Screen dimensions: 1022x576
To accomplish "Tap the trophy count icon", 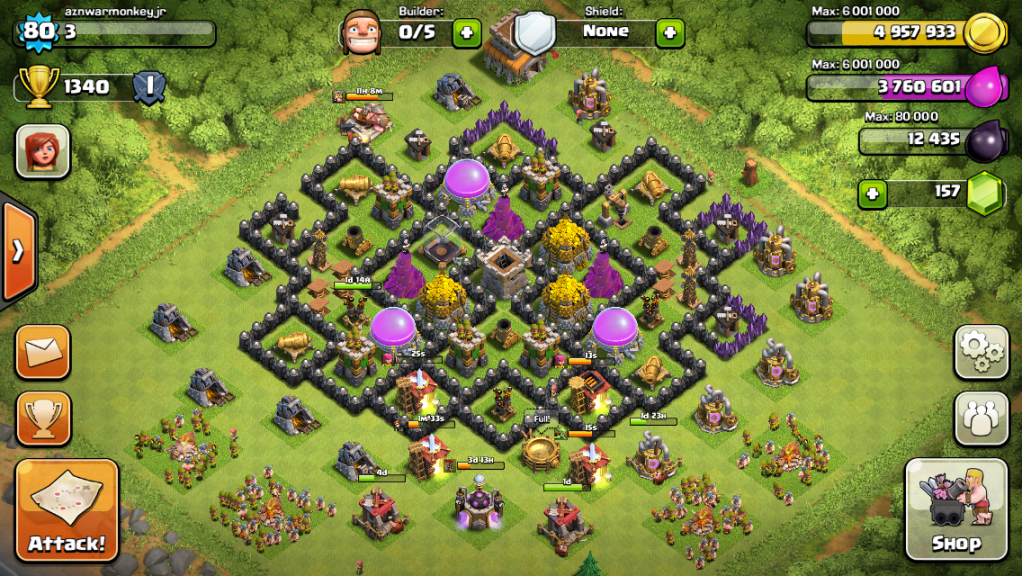I will click(39, 87).
